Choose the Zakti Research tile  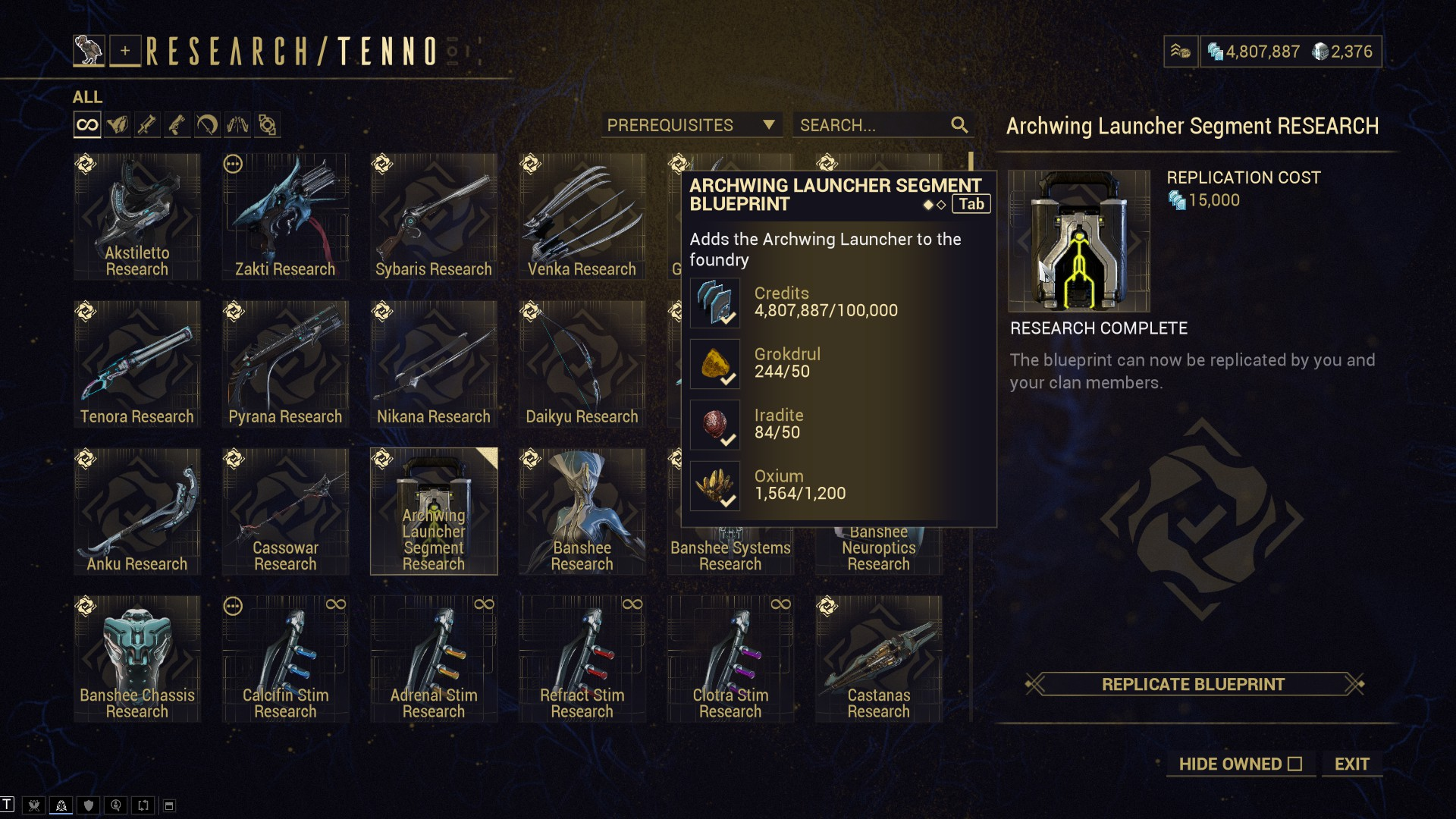point(285,217)
